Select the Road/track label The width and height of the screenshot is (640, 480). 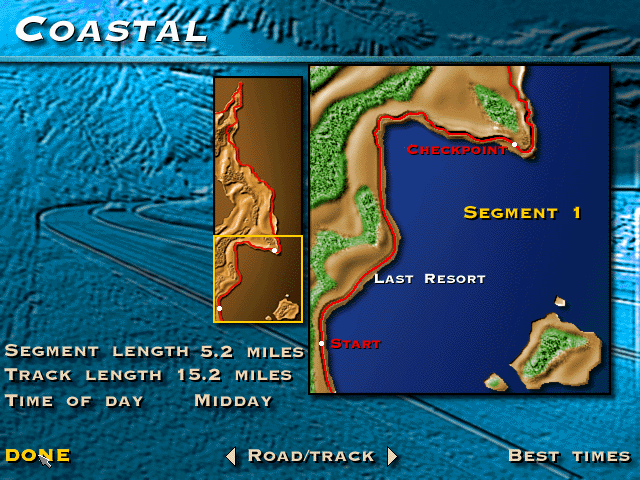(311, 456)
